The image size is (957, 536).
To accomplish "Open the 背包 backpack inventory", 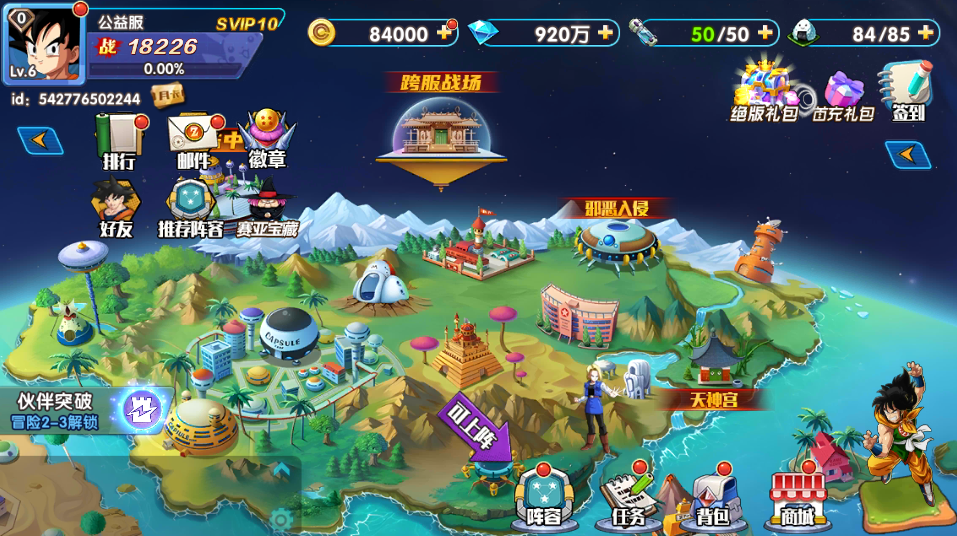I will pyautogui.click(x=713, y=497).
